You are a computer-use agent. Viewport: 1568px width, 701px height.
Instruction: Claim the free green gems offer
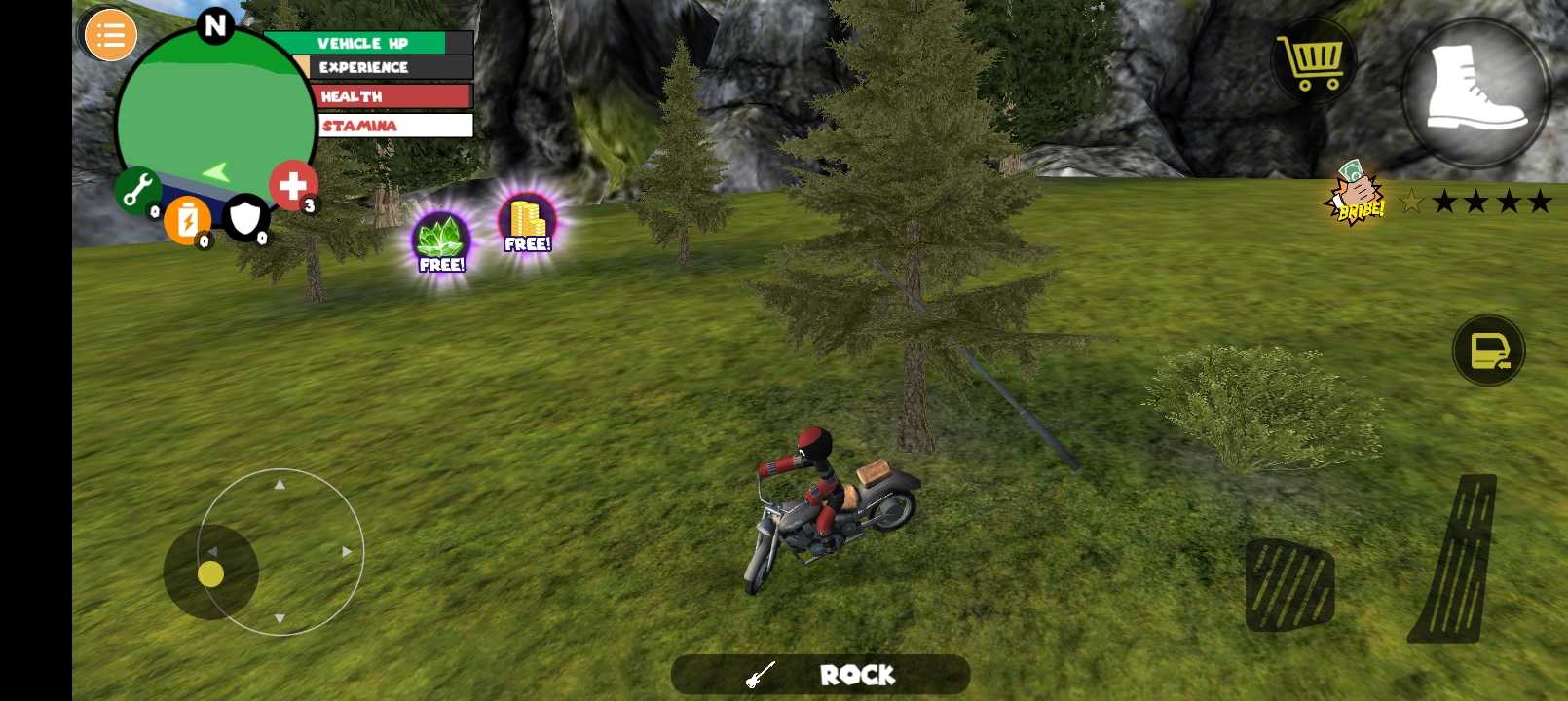pos(441,242)
